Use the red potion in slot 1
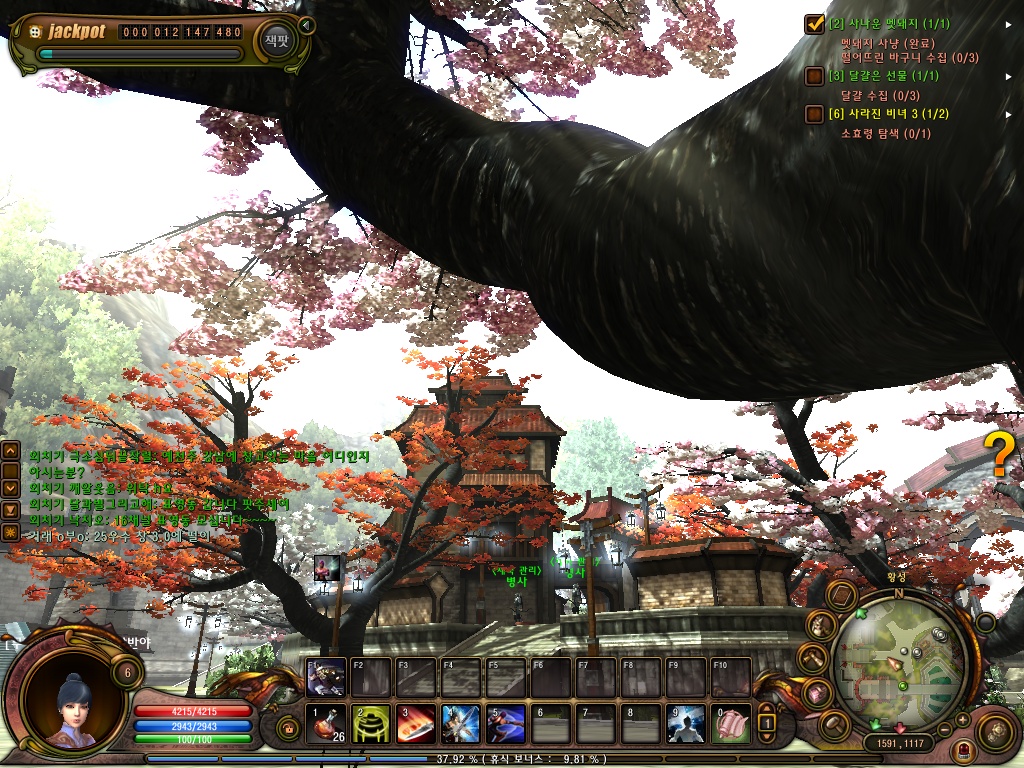This screenshot has width=1024, height=768. click(x=325, y=723)
